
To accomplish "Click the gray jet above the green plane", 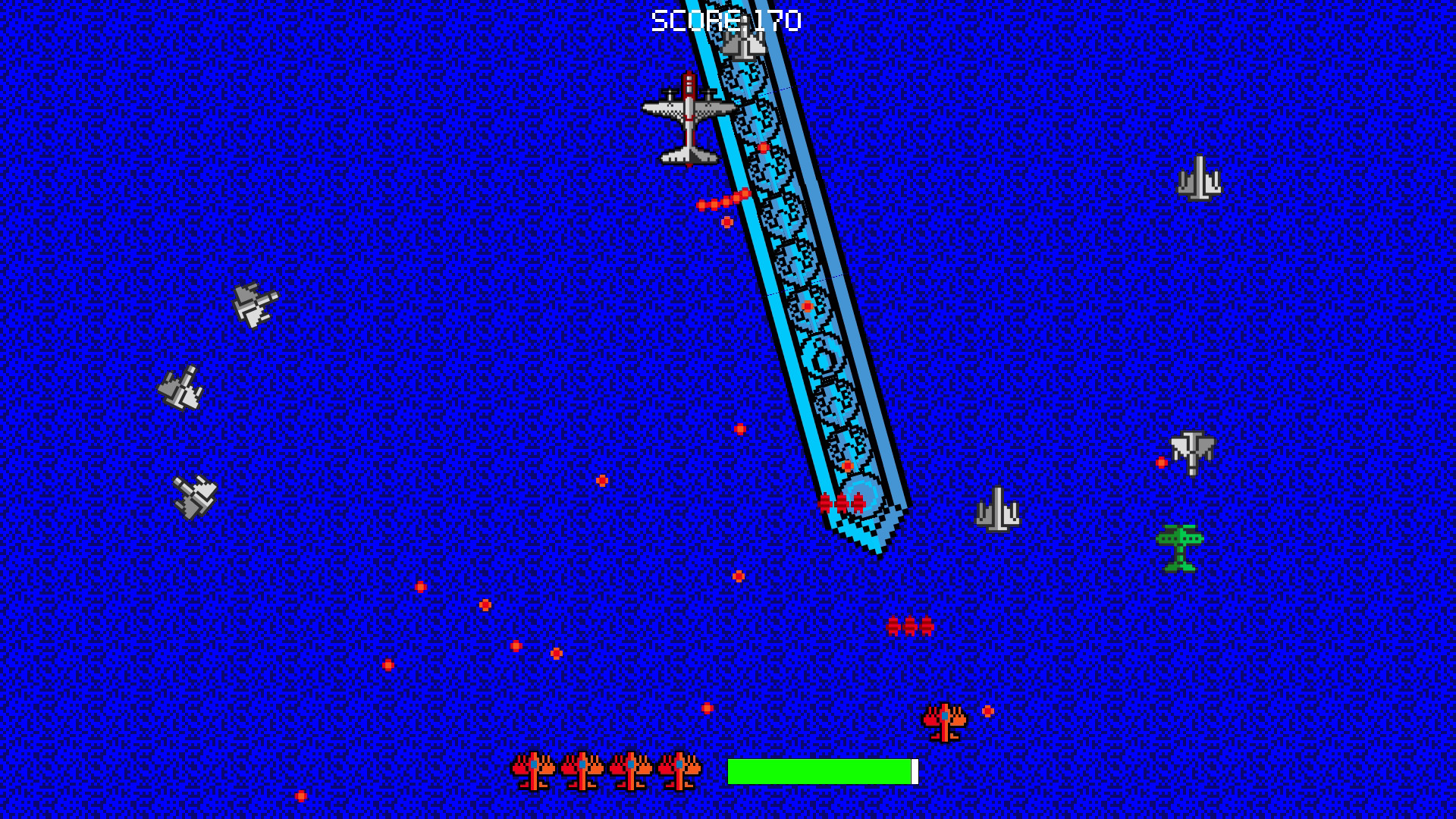I will [x=1192, y=451].
